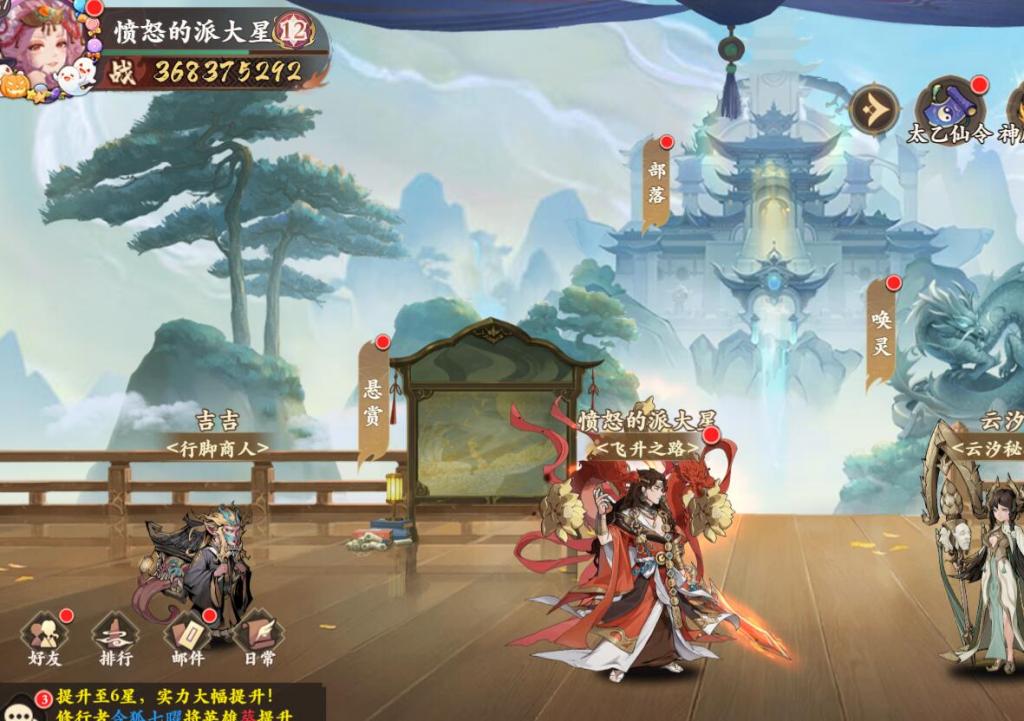Tap the 飞升之路 title label

coord(648,448)
